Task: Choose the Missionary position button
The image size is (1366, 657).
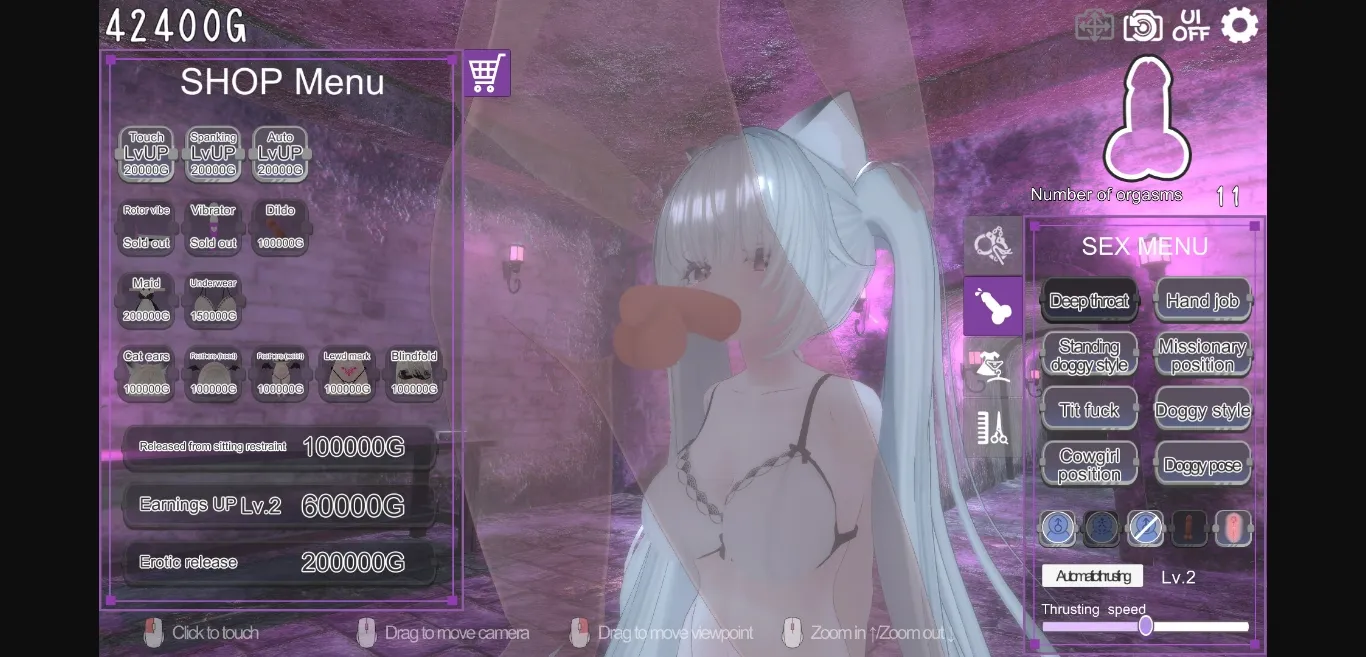Action: tap(1202, 355)
